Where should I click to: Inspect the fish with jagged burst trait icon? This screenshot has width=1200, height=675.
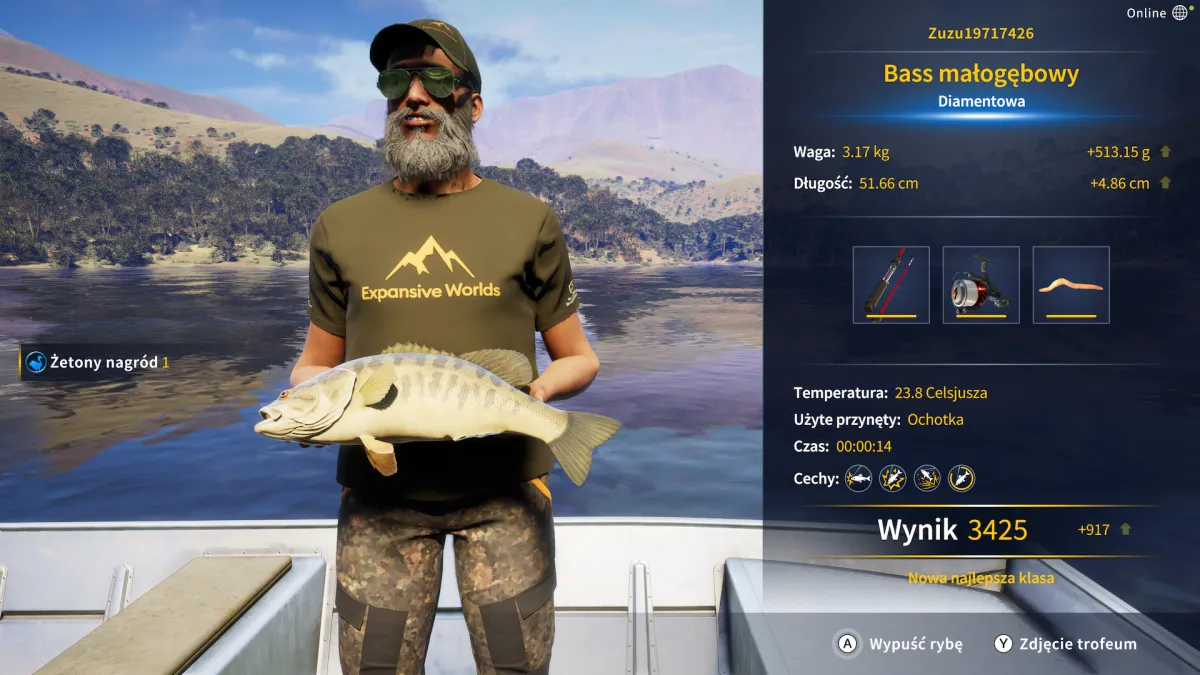[x=892, y=479]
